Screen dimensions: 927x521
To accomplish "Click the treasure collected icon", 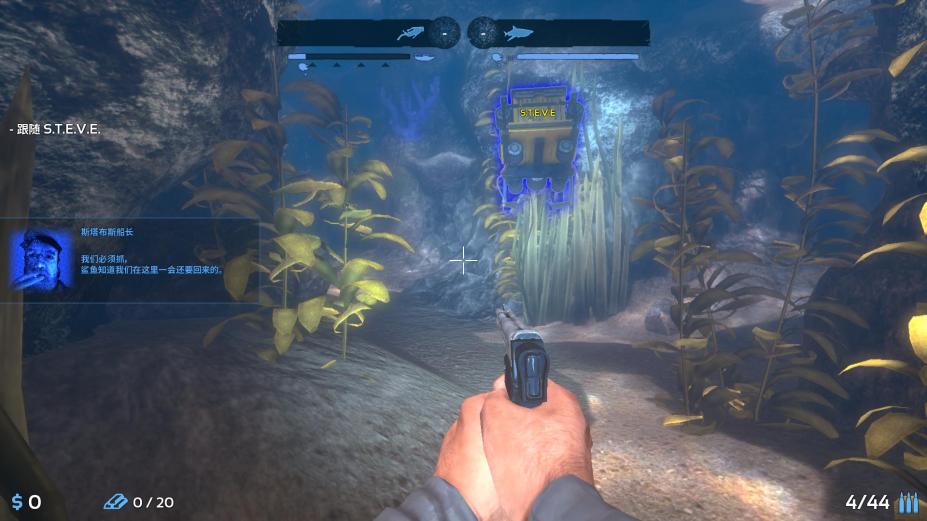I will pyautogui.click(x=116, y=502).
